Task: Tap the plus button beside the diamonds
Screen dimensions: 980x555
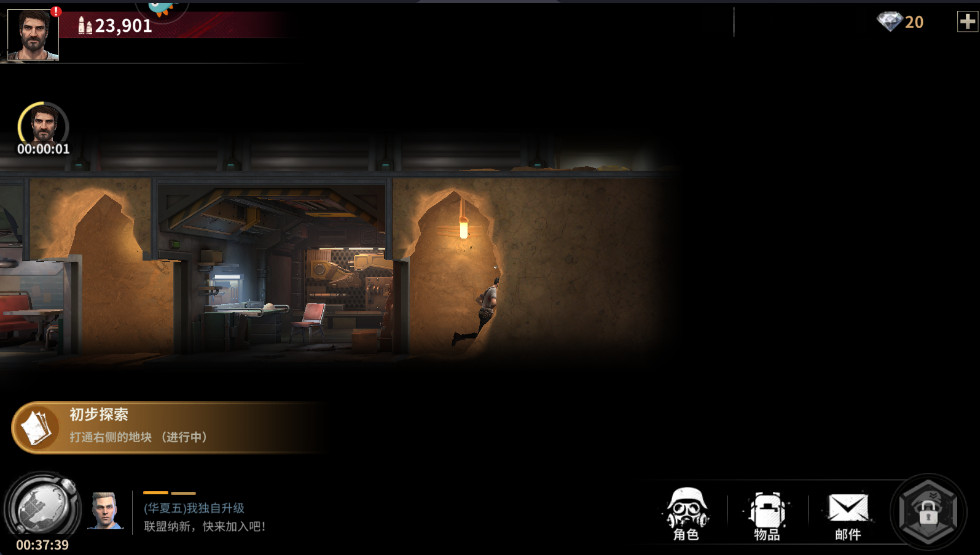Action: pos(966,21)
